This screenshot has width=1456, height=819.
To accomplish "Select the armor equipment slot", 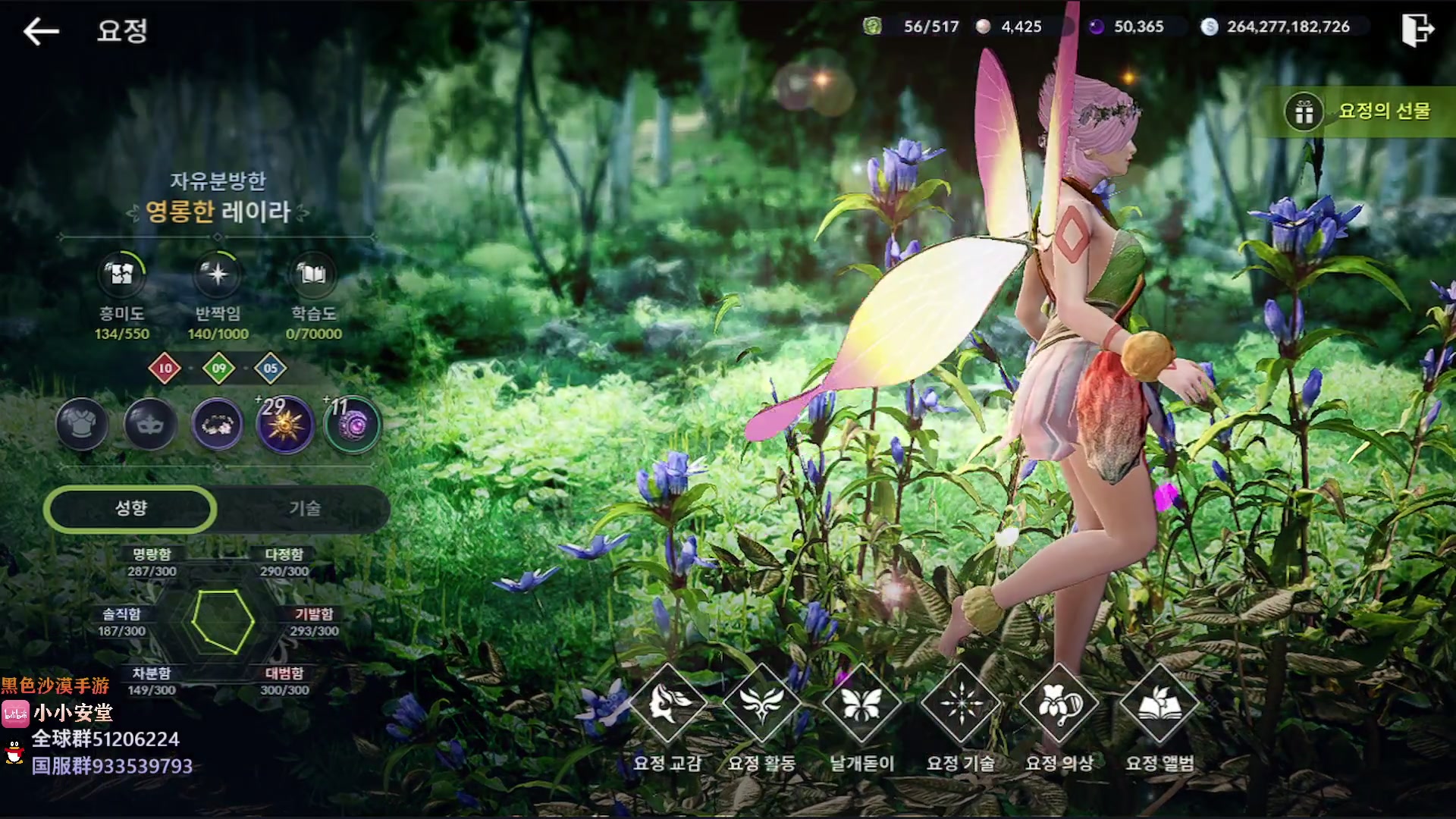I will click(82, 424).
